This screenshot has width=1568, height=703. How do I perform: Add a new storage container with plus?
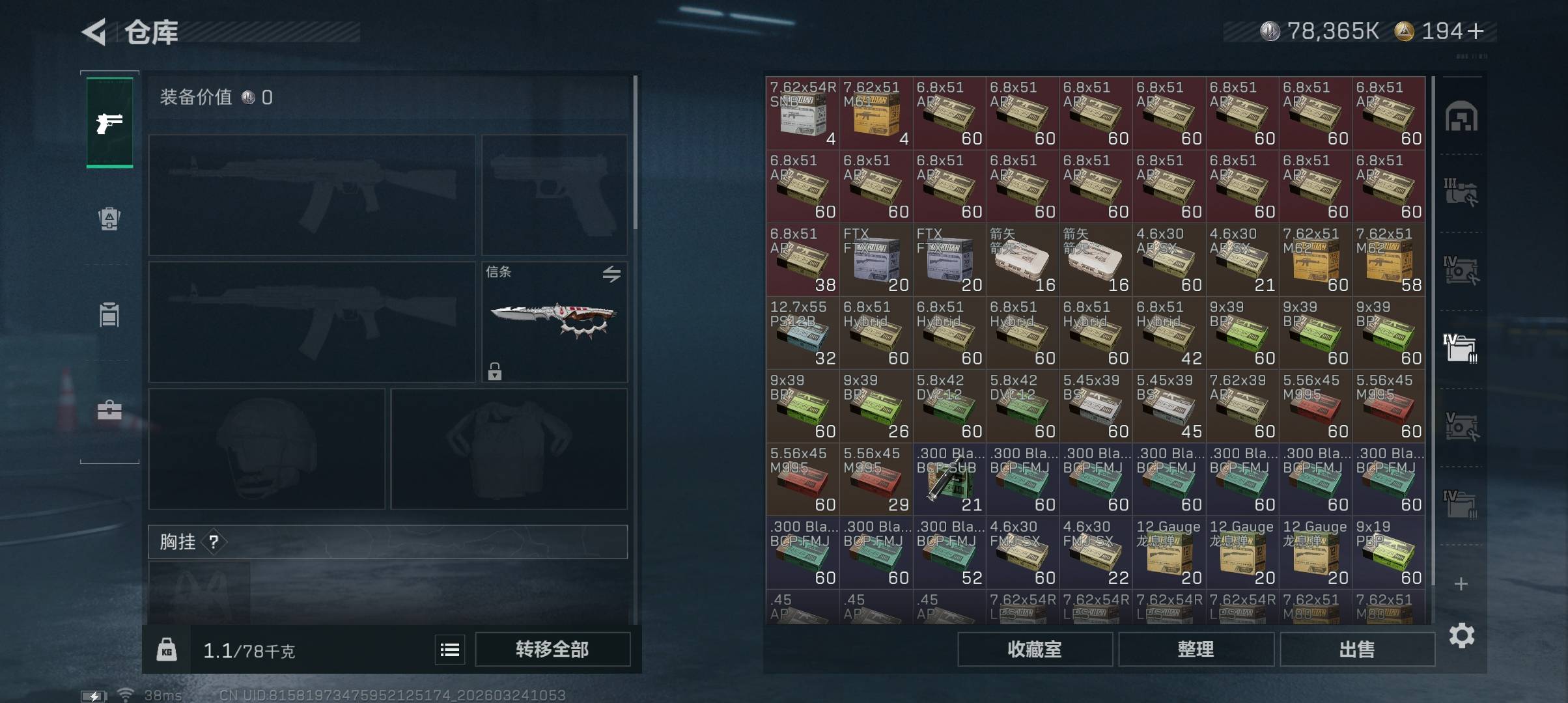(1461, 584)
